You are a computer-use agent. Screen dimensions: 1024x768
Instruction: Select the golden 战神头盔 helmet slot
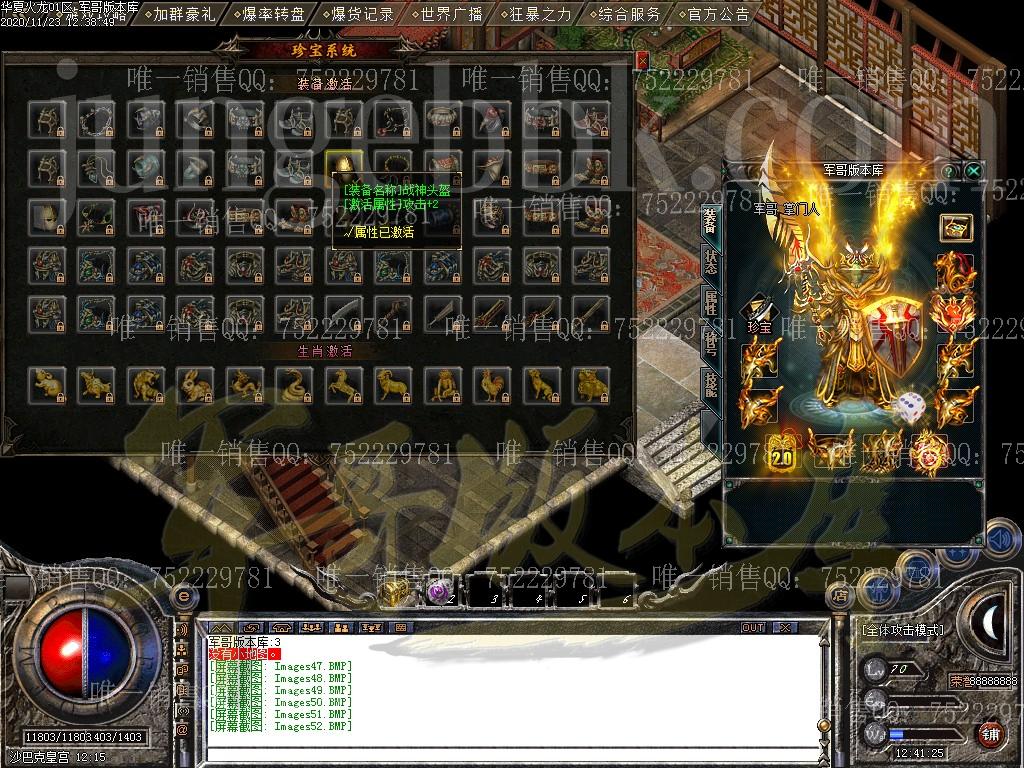point(341,165)
